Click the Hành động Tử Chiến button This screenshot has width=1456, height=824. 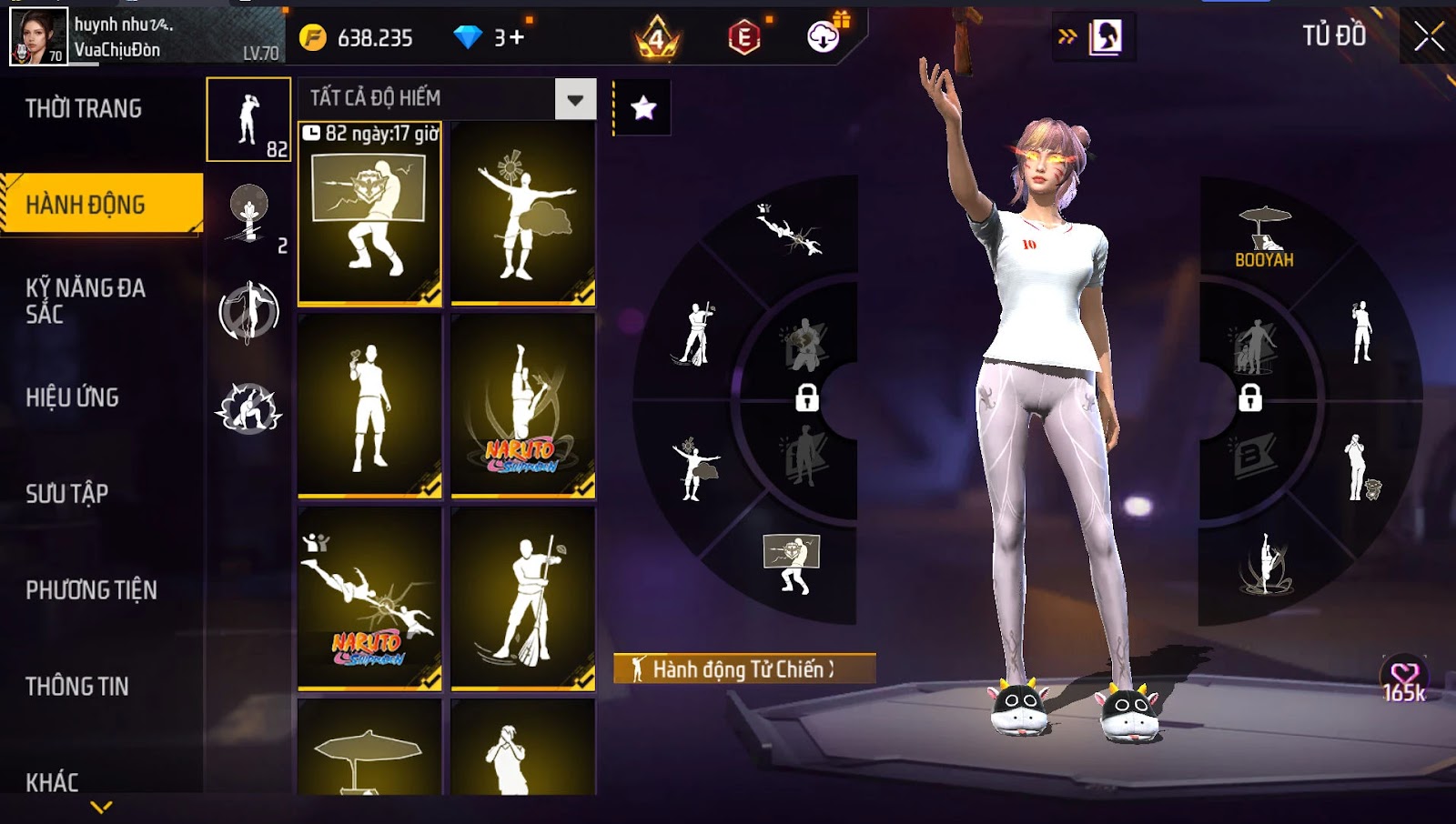pos(743,669)
